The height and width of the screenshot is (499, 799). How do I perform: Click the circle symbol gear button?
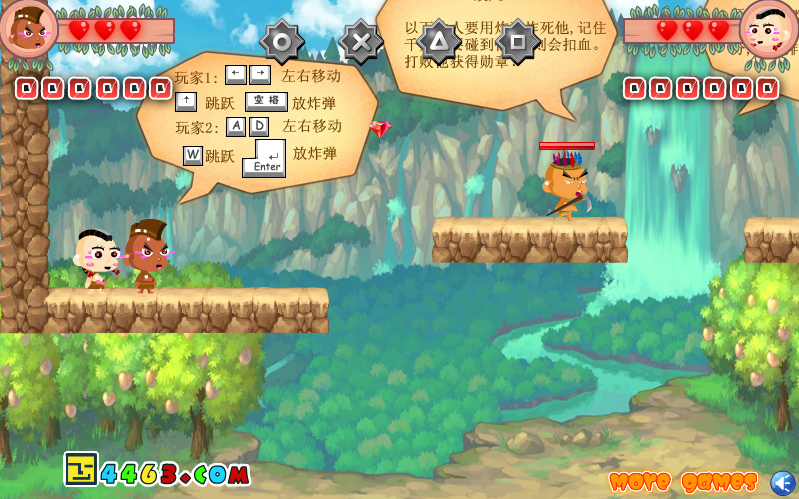point(282,42)
